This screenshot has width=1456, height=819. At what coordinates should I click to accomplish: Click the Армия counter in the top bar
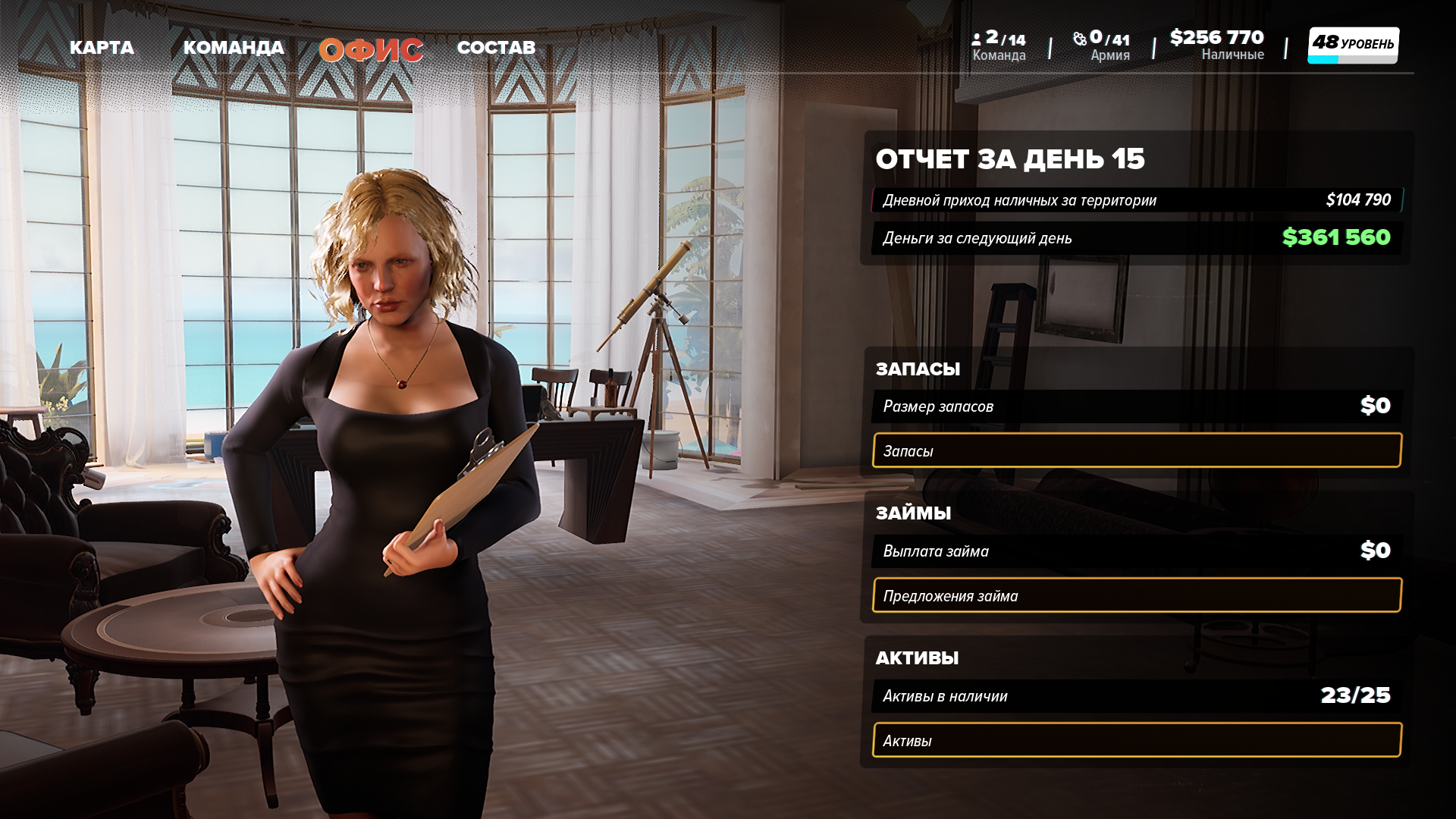click(x=1101, y=42)
